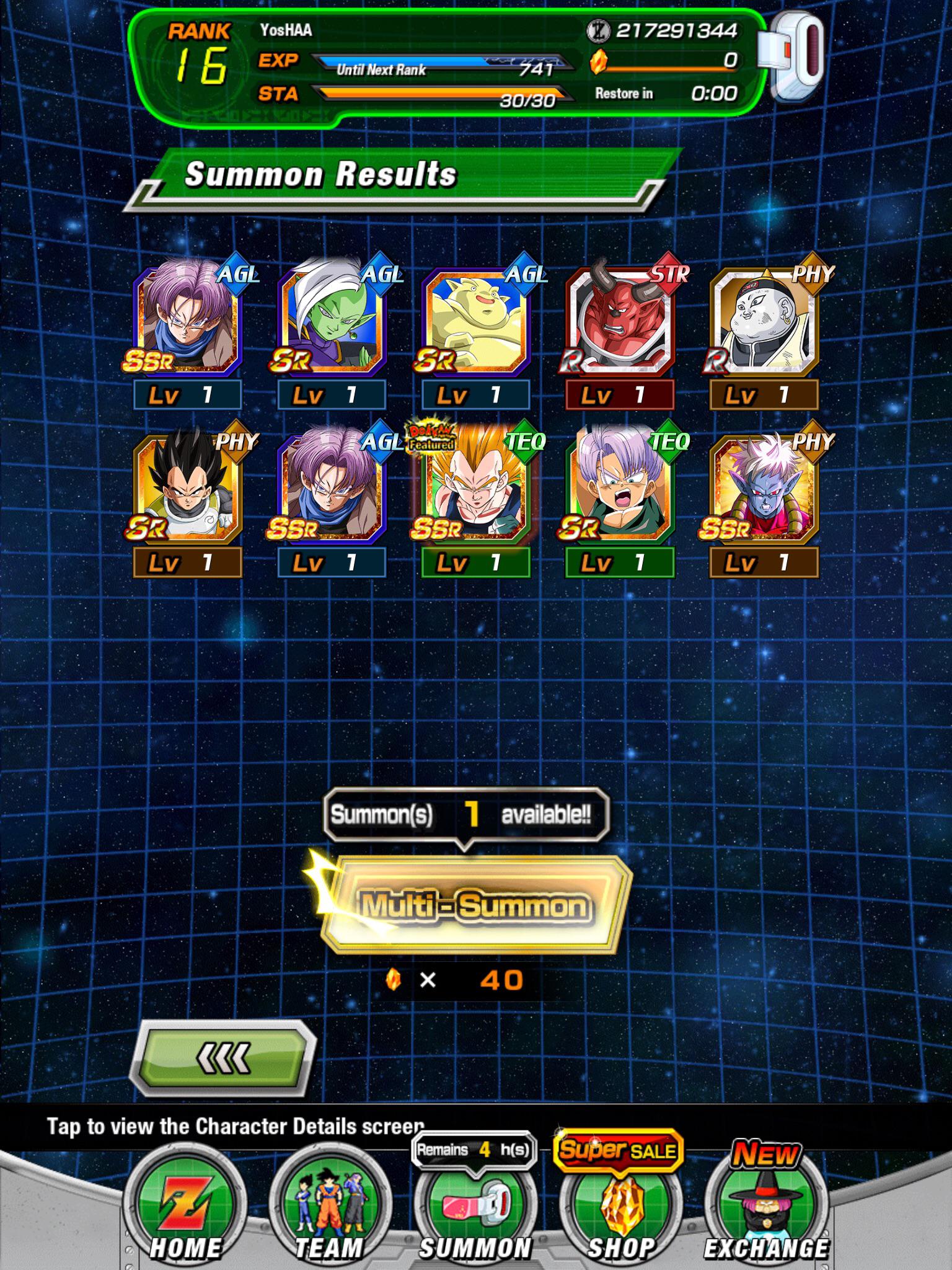
Task: Click the Dragon Stone counter icon
Action: coord(600,62)
